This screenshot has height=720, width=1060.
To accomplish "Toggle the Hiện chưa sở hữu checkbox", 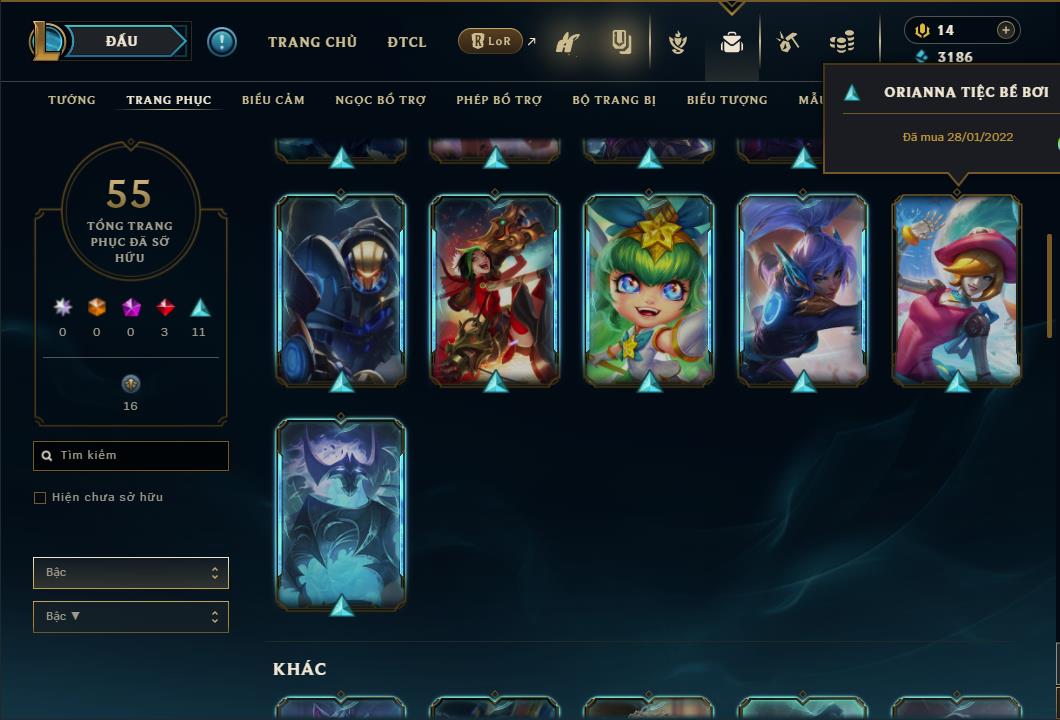I will click(40, 498).
